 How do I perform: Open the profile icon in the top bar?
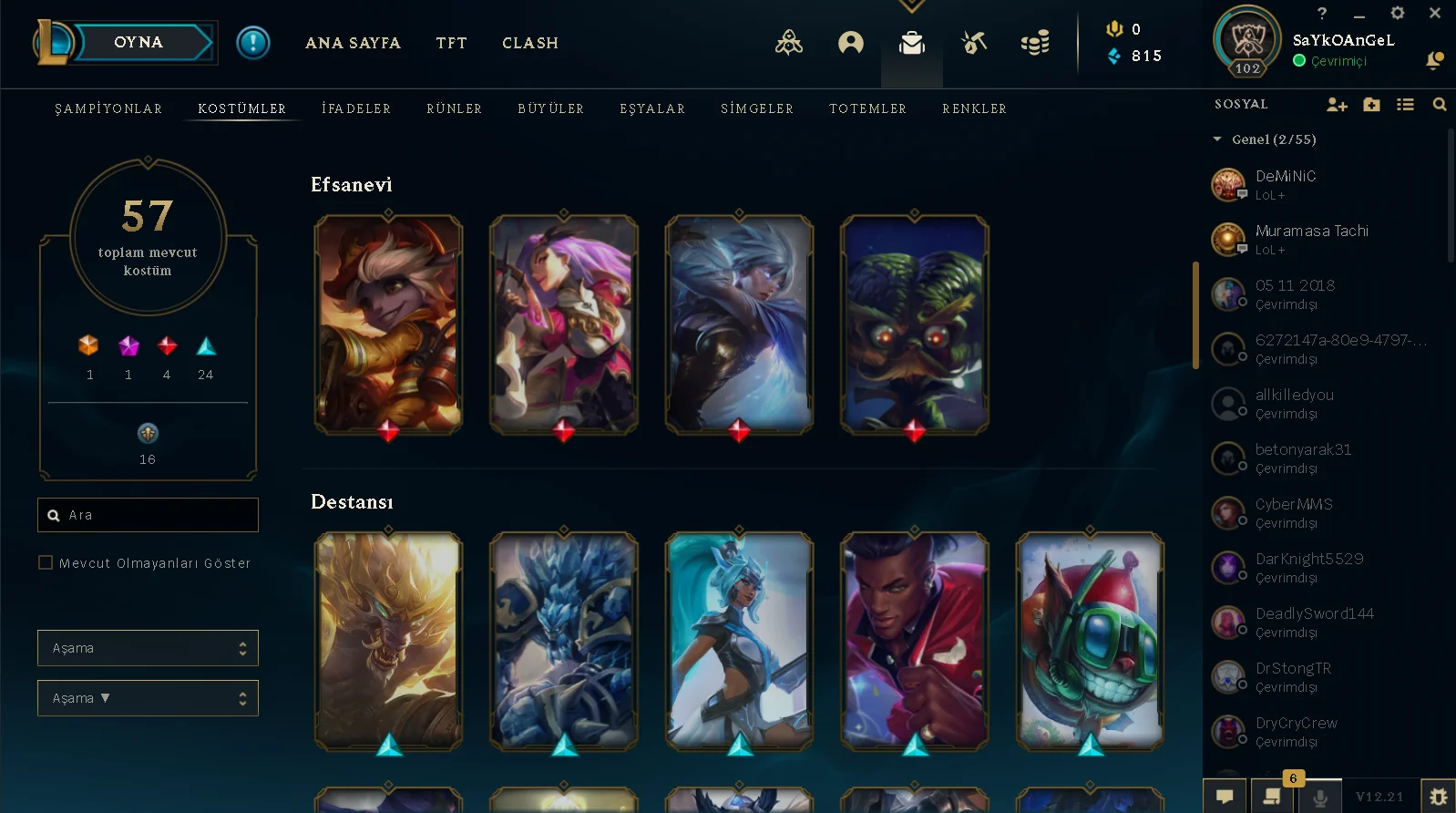(x=850, y=43)
